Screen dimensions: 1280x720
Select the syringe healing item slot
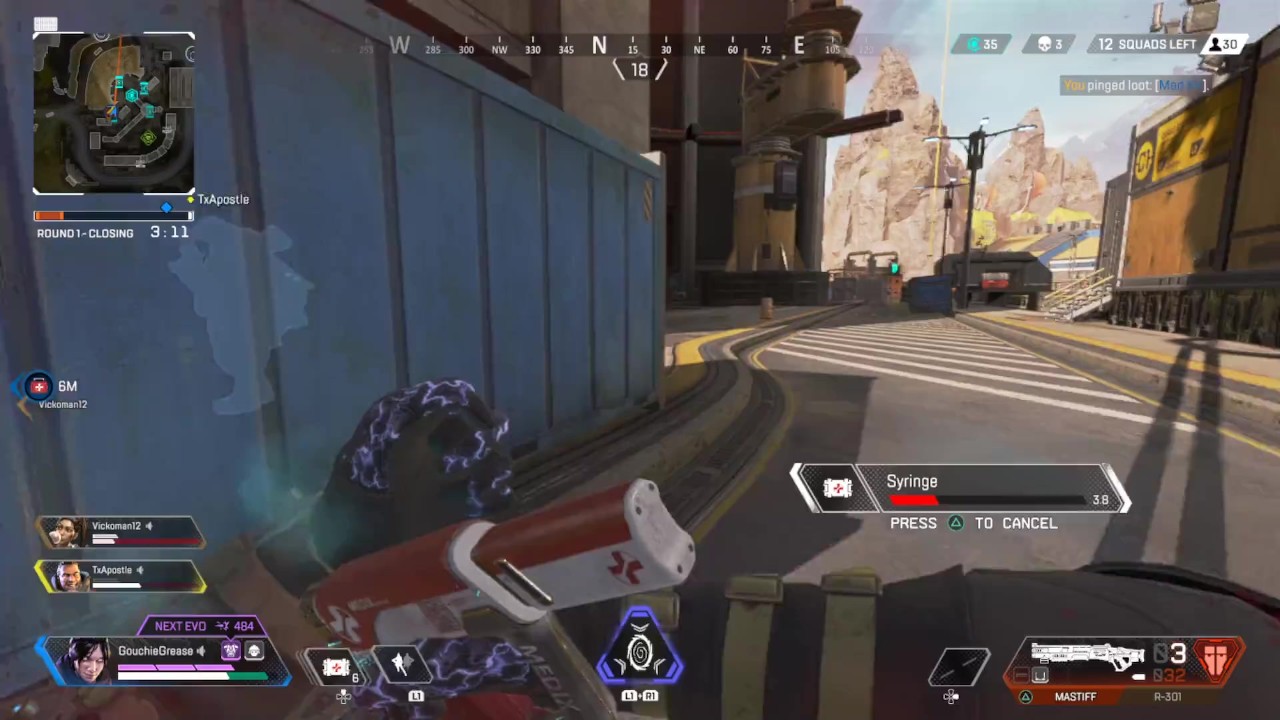[x=336, y=666]
